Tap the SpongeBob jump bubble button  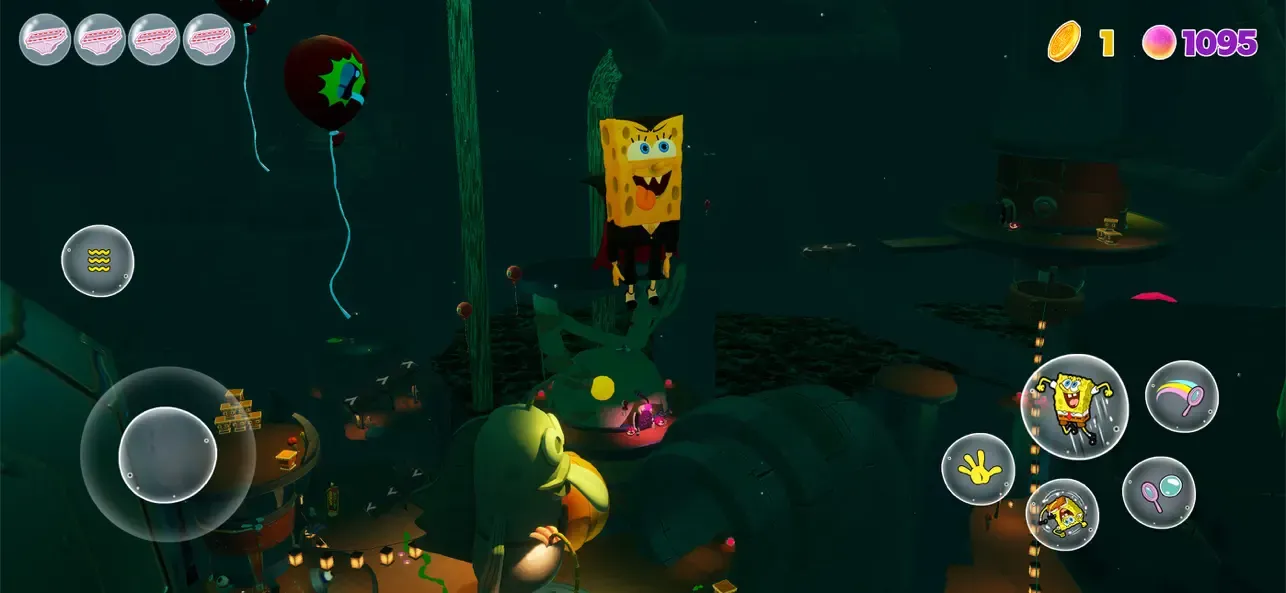coord(1074,407)
